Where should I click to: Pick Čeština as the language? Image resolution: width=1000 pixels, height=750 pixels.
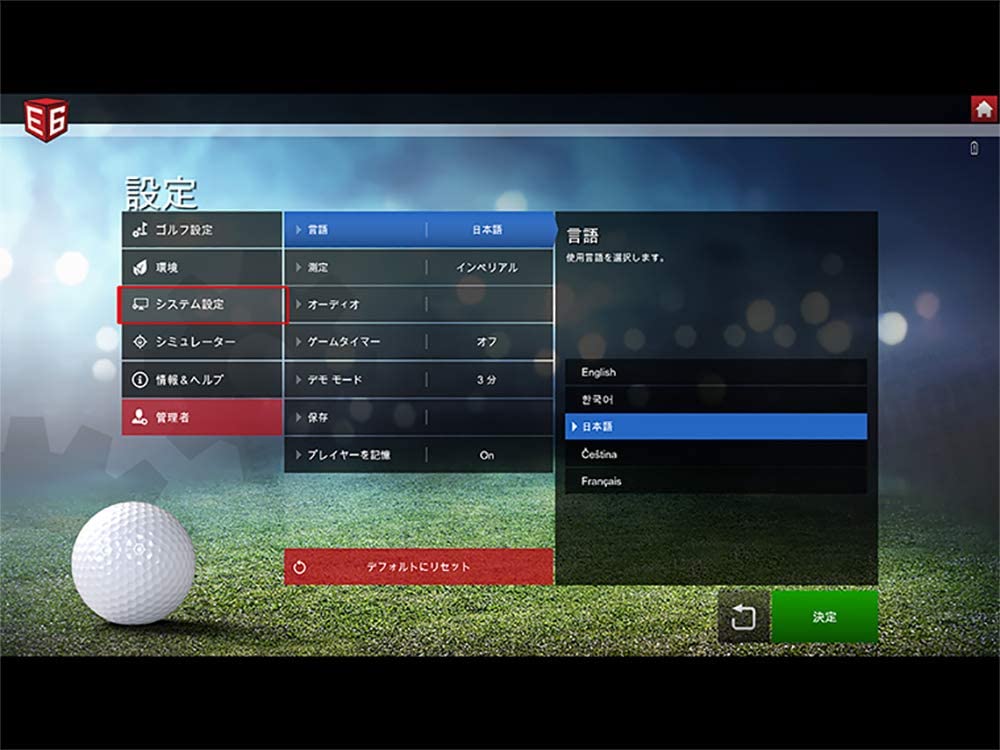pos(715,454)
